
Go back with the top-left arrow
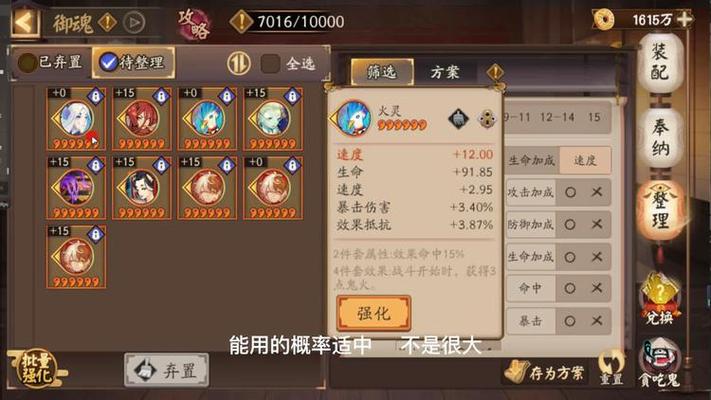click(x=26, y=20)
